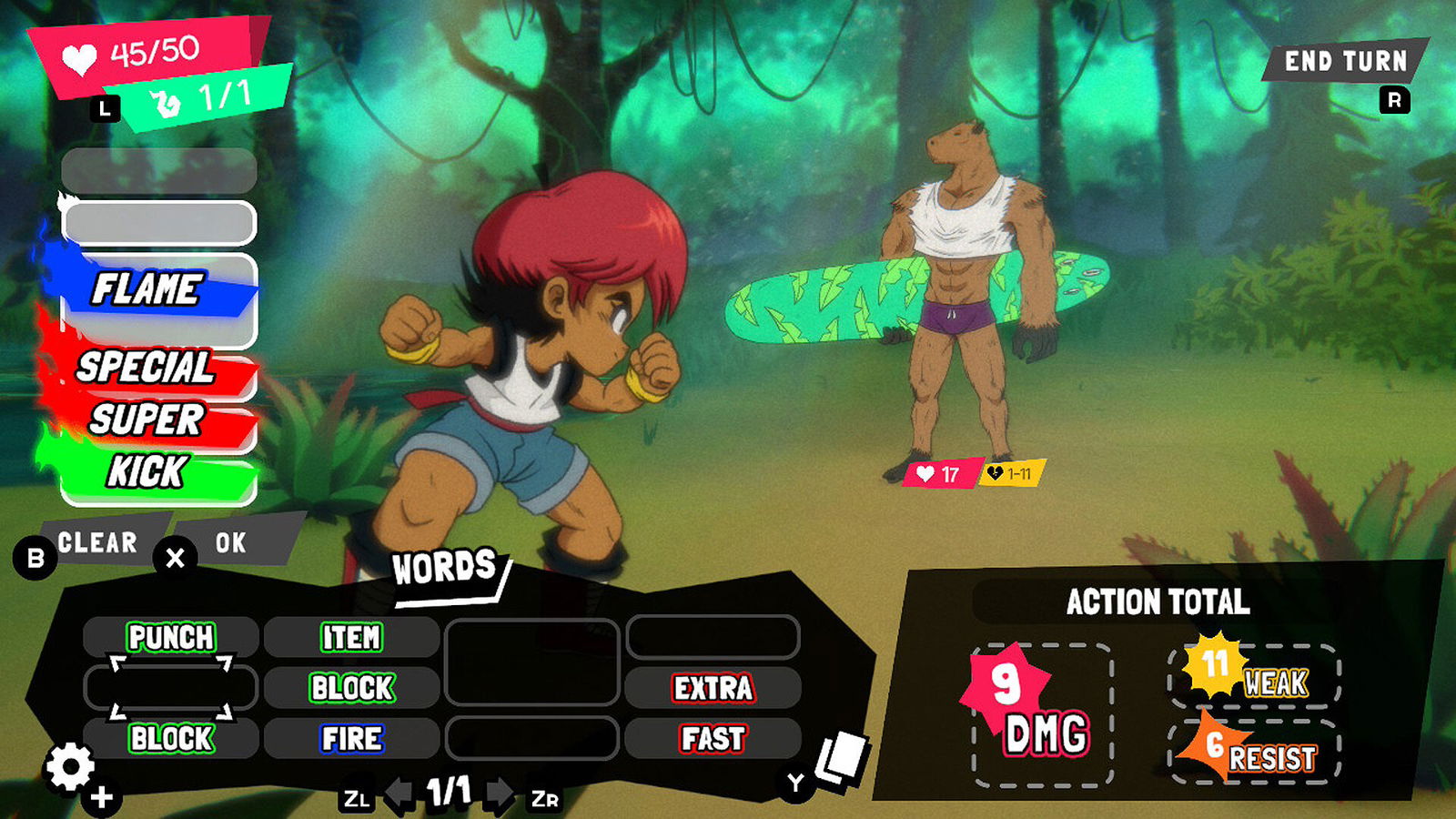Open the card deck icon
Image resolution: width=1456 pixels, height=819 pixels.
(841, 757)
